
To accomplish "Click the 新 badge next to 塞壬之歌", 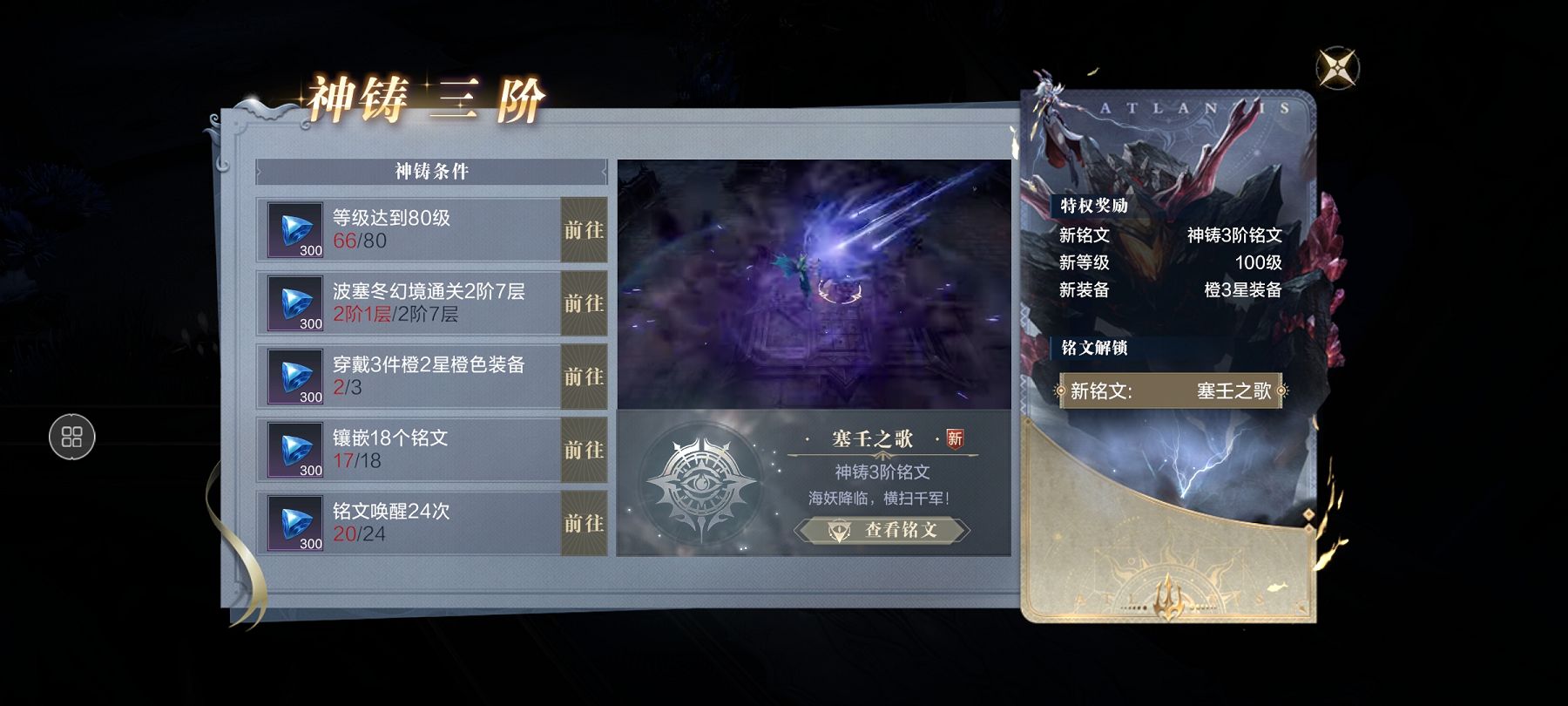I will [x=955, y=440].
